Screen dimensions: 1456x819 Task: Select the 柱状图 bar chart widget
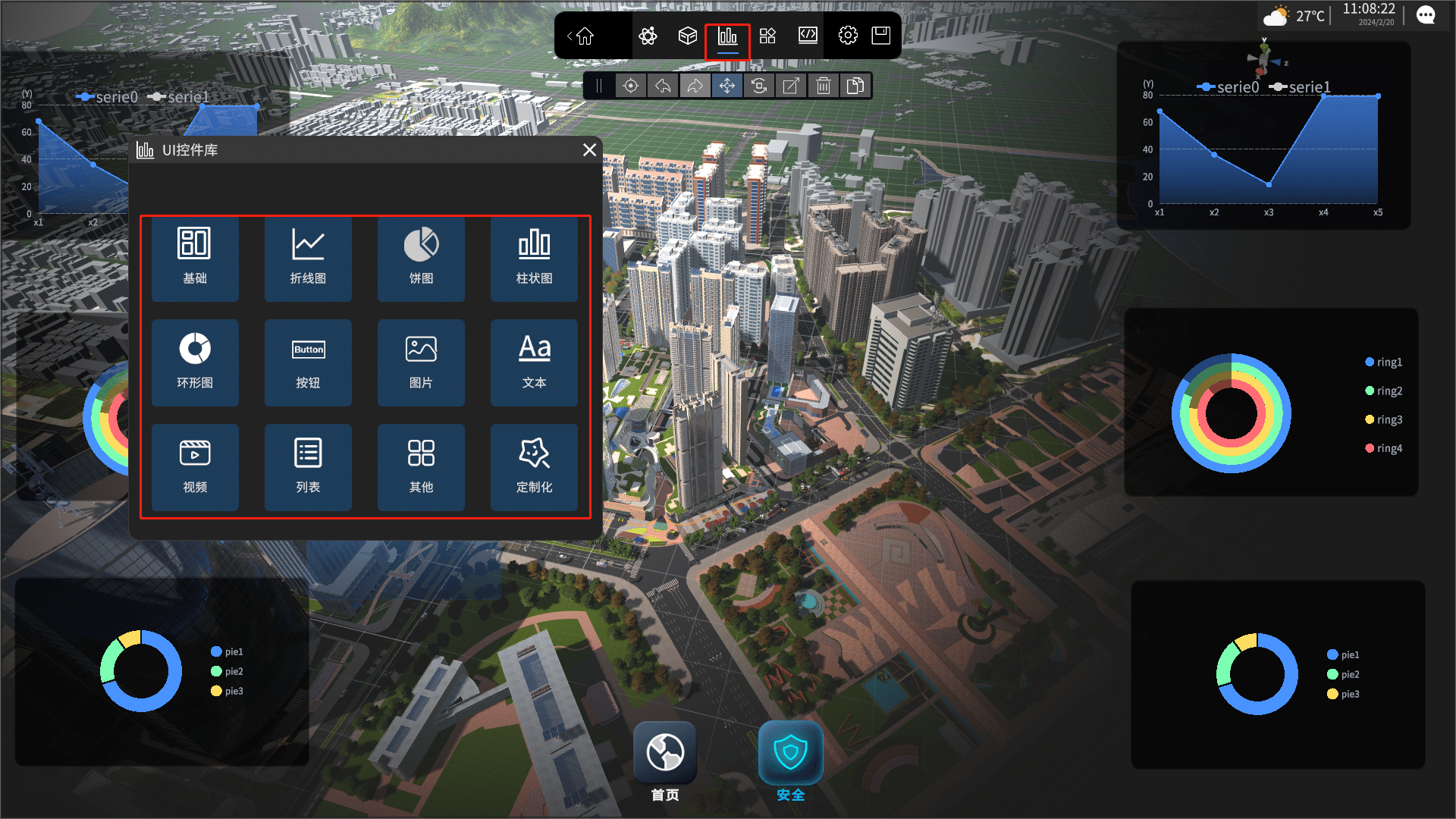[534, 258]
